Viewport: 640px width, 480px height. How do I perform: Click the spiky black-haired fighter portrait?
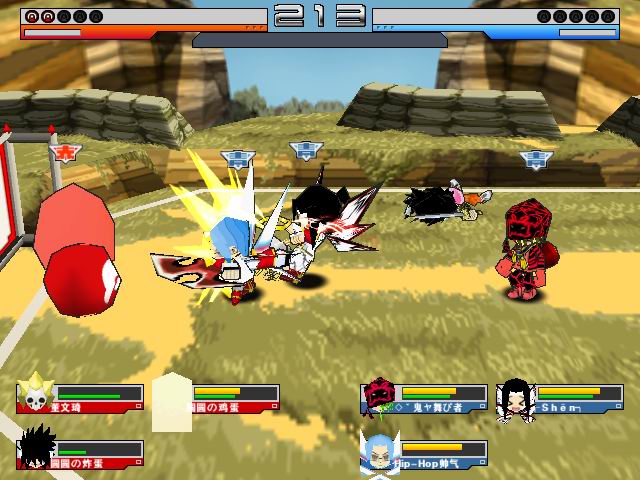tap(36, 448)
